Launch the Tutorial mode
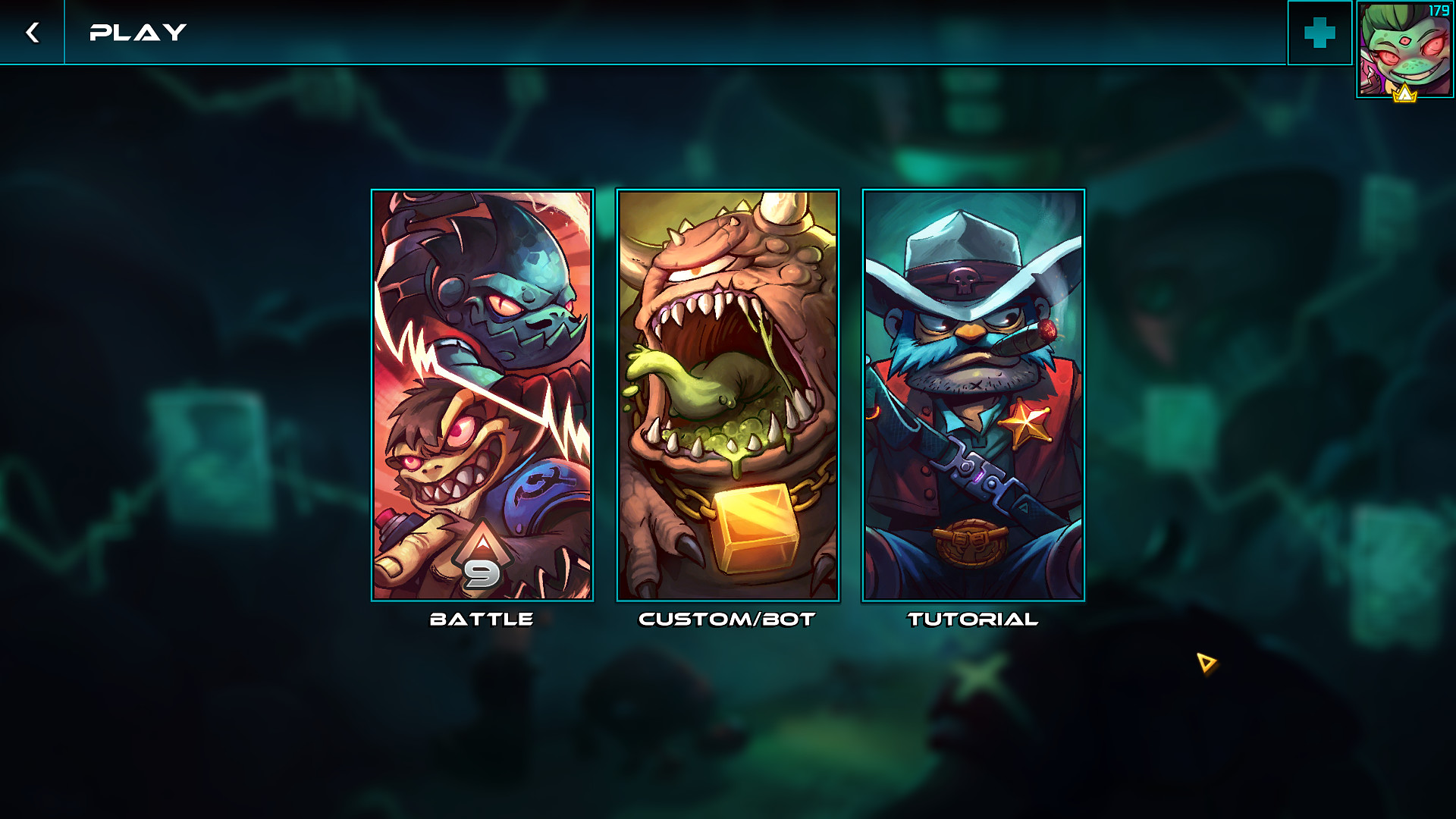This screenshot has width=1456, height=819. 974,394
